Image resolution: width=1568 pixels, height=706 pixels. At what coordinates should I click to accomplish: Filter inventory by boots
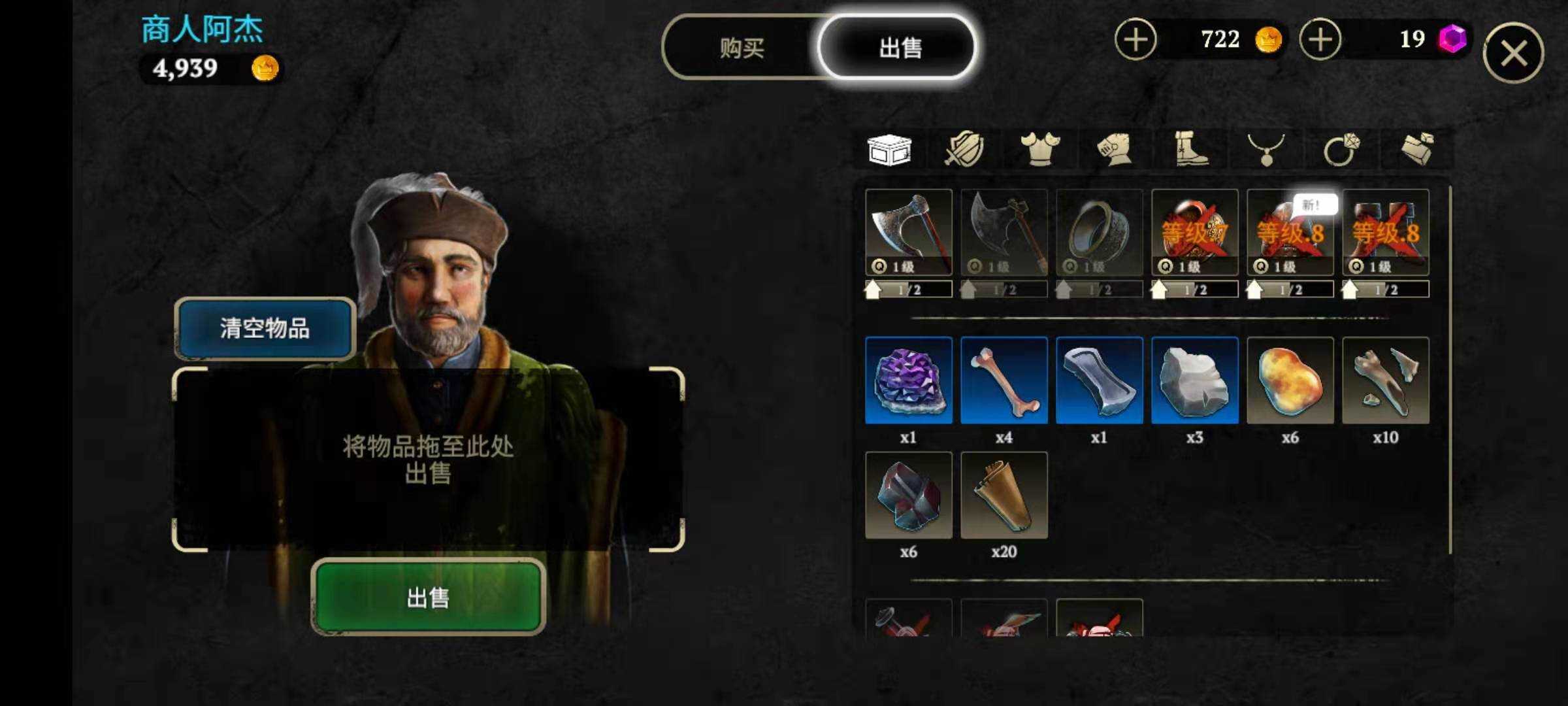[1190, 150]
